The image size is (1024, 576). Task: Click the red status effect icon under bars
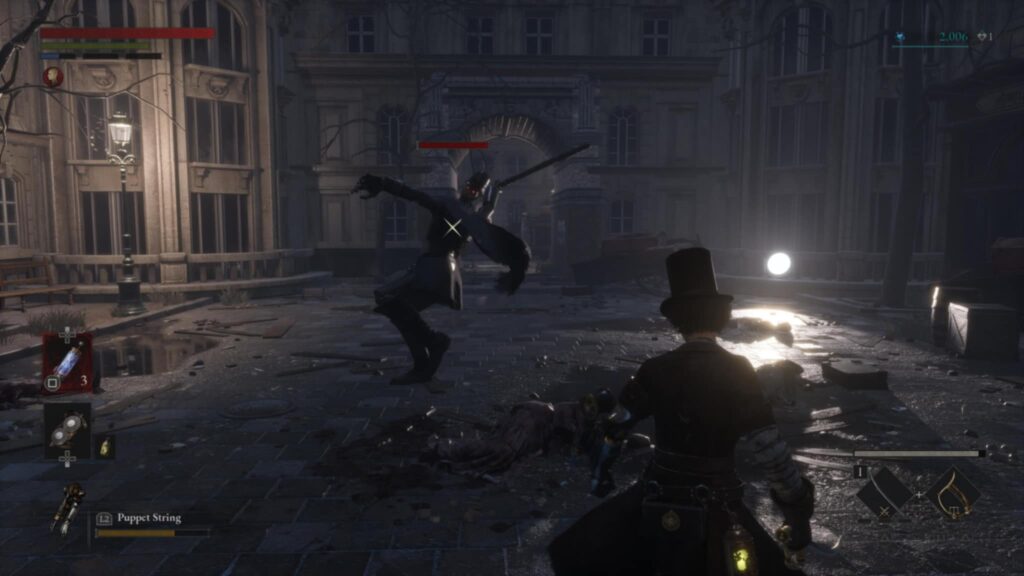(x=52, y=76)
